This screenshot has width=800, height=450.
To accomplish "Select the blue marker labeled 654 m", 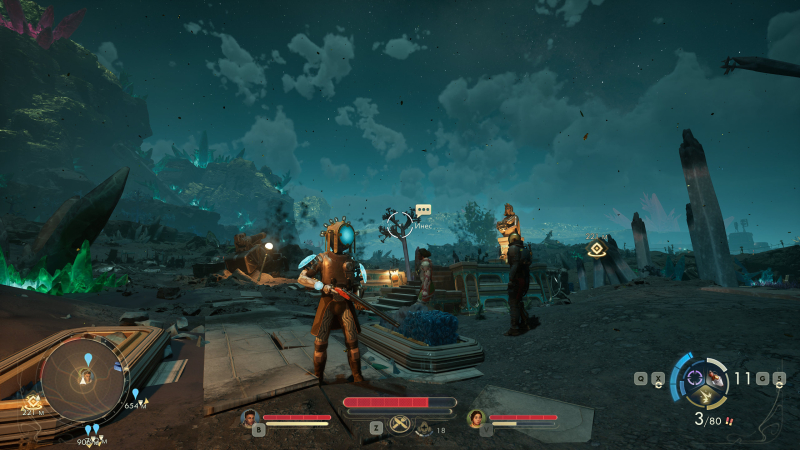I will [x=135, y=394].
